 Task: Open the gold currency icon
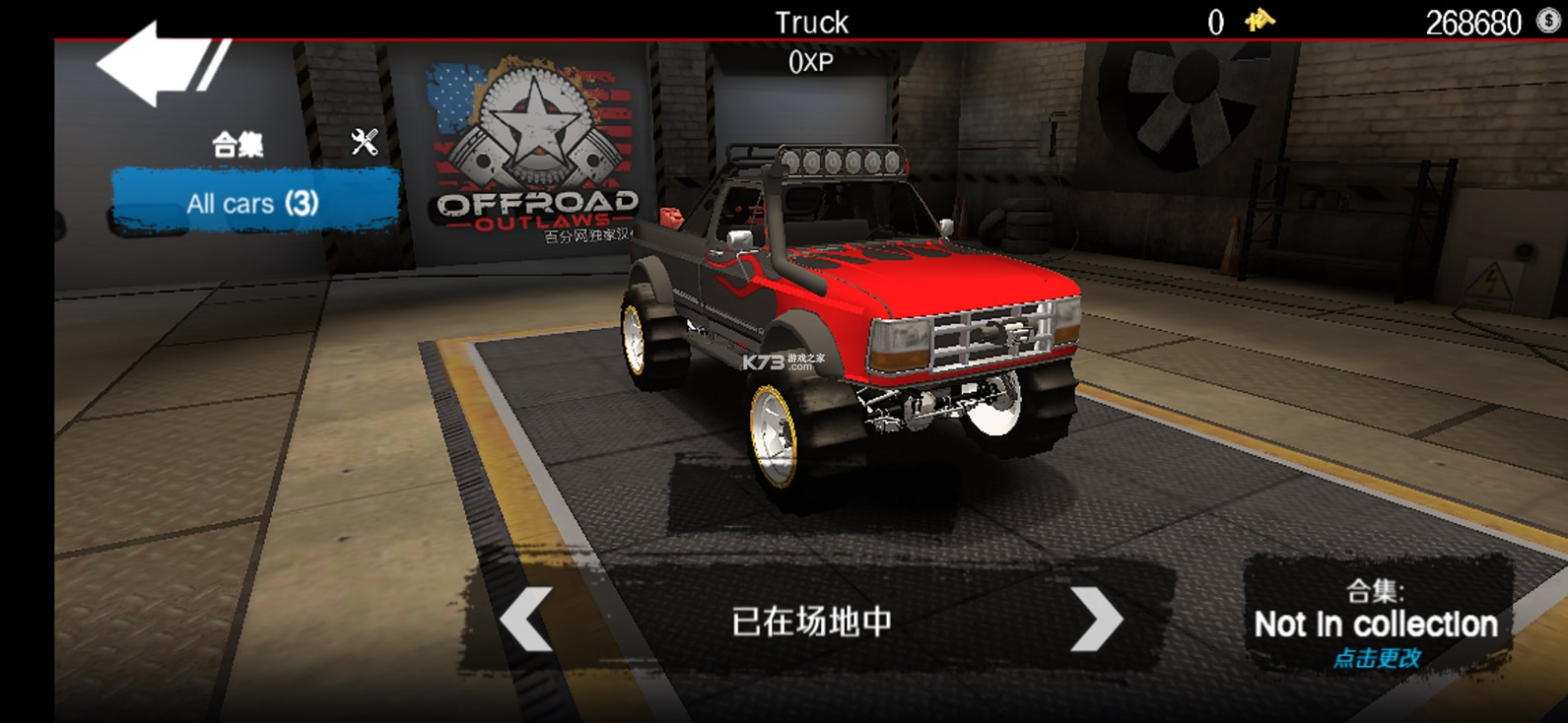pos(1259,21)
